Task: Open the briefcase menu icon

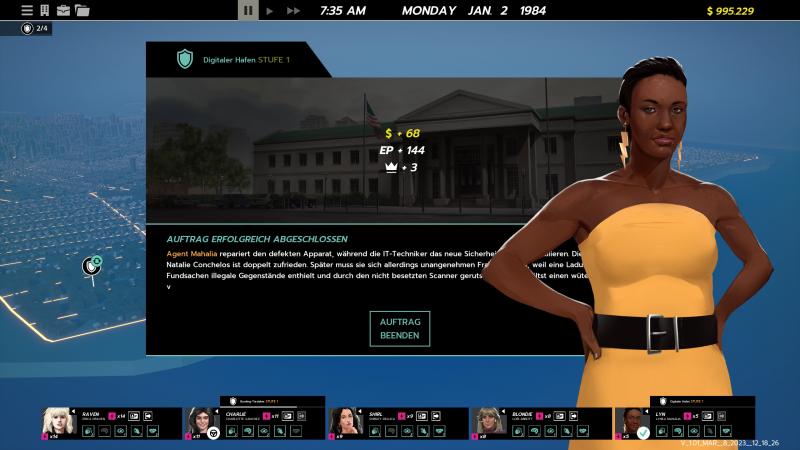Action: click(63, 10)
